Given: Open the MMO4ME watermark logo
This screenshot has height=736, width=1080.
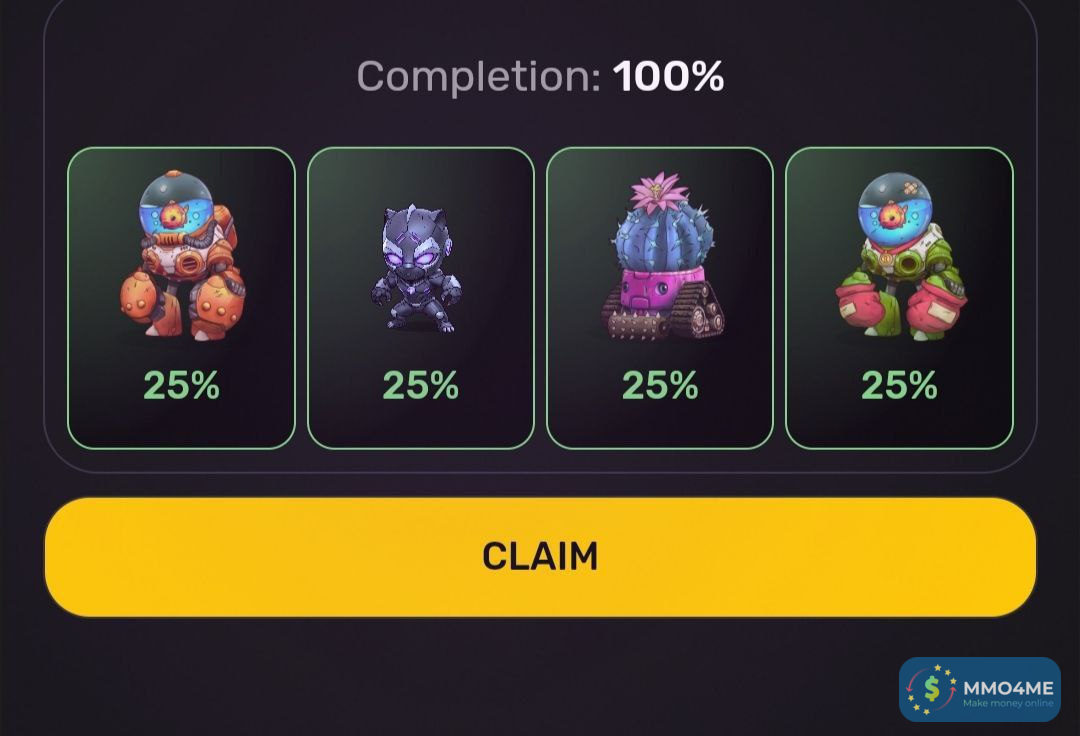Looking at the screenshot, I should [x=979, y=690].
